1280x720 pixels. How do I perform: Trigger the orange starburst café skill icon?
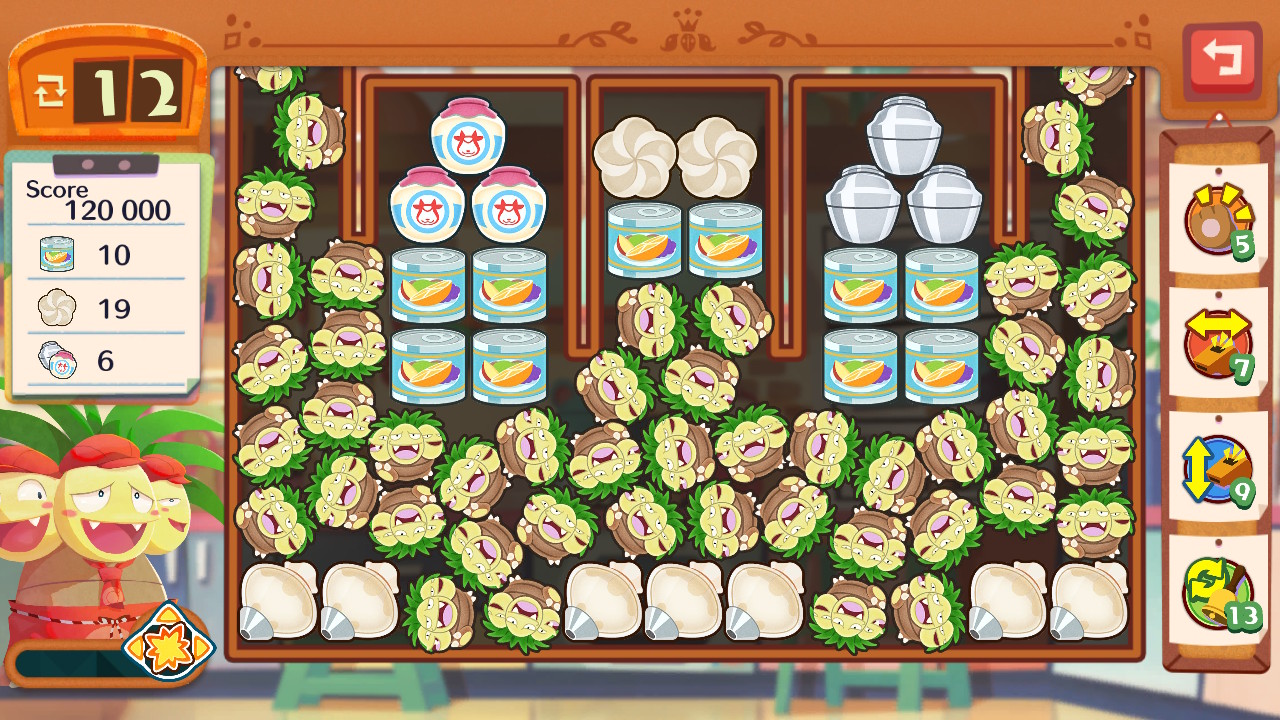pos(168,641)
